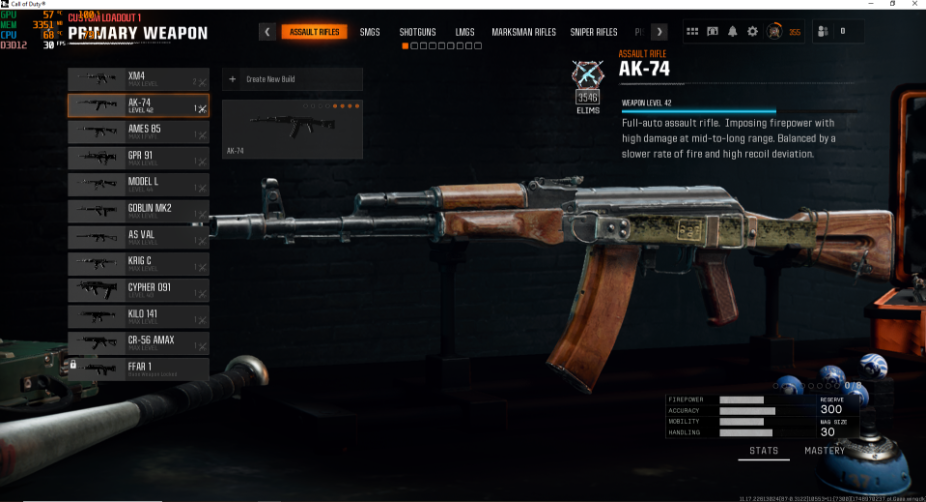This screenshot has height=502, width=926.
Task: Open the settings gear icon
Action: [752, 32]
